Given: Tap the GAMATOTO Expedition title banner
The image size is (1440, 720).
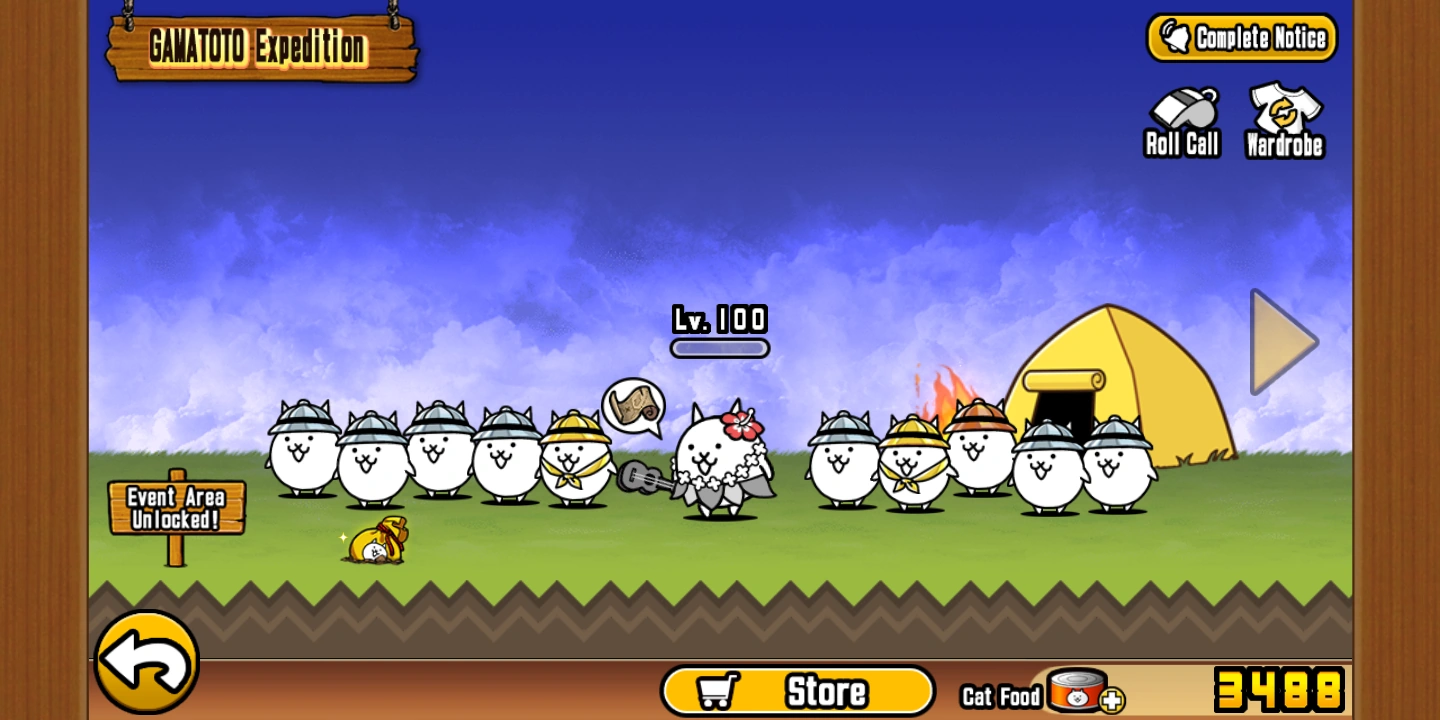Looking at the screenshot, I should [x=260, y=45].
